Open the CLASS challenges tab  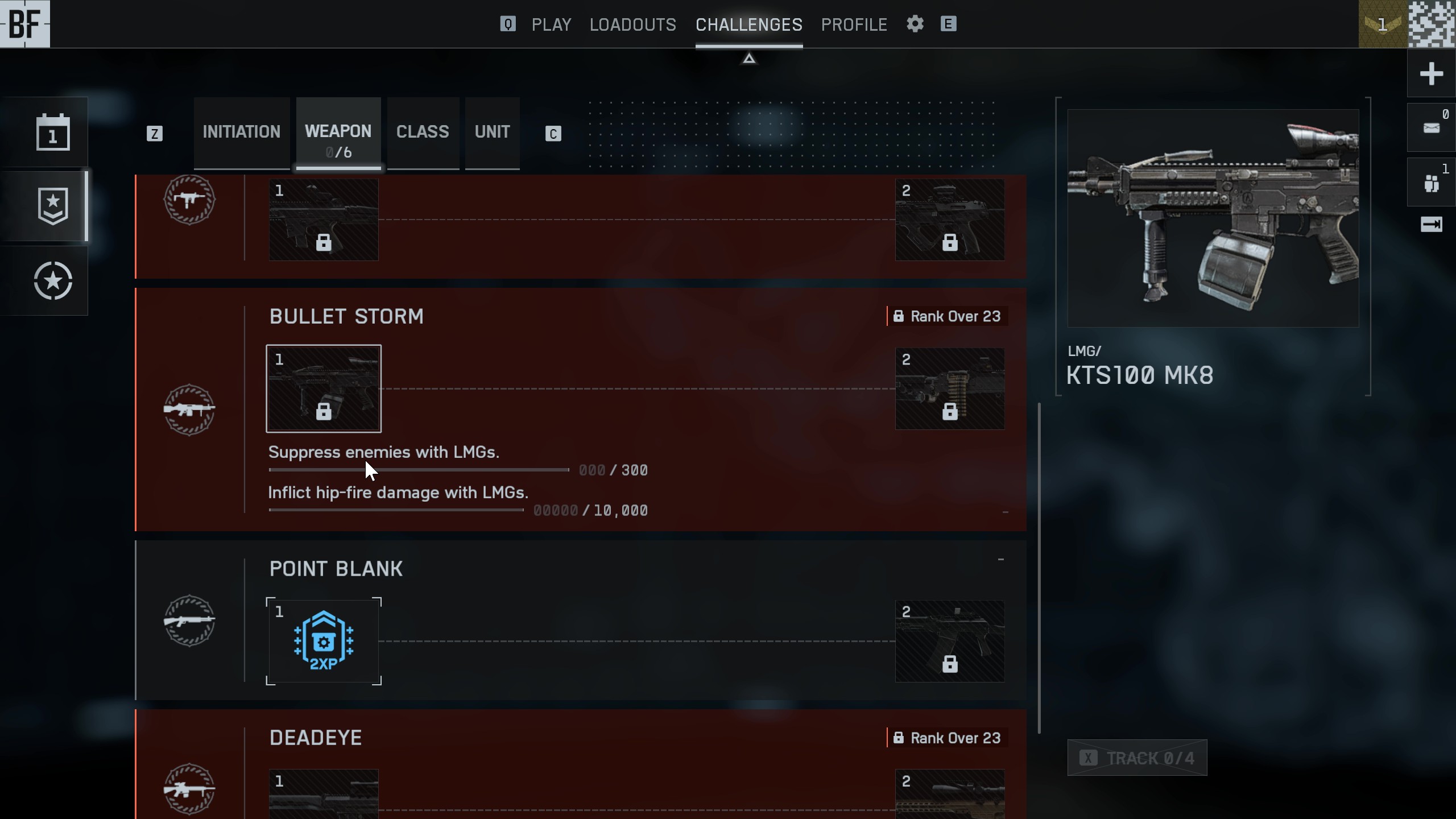[x=421, y=132]
